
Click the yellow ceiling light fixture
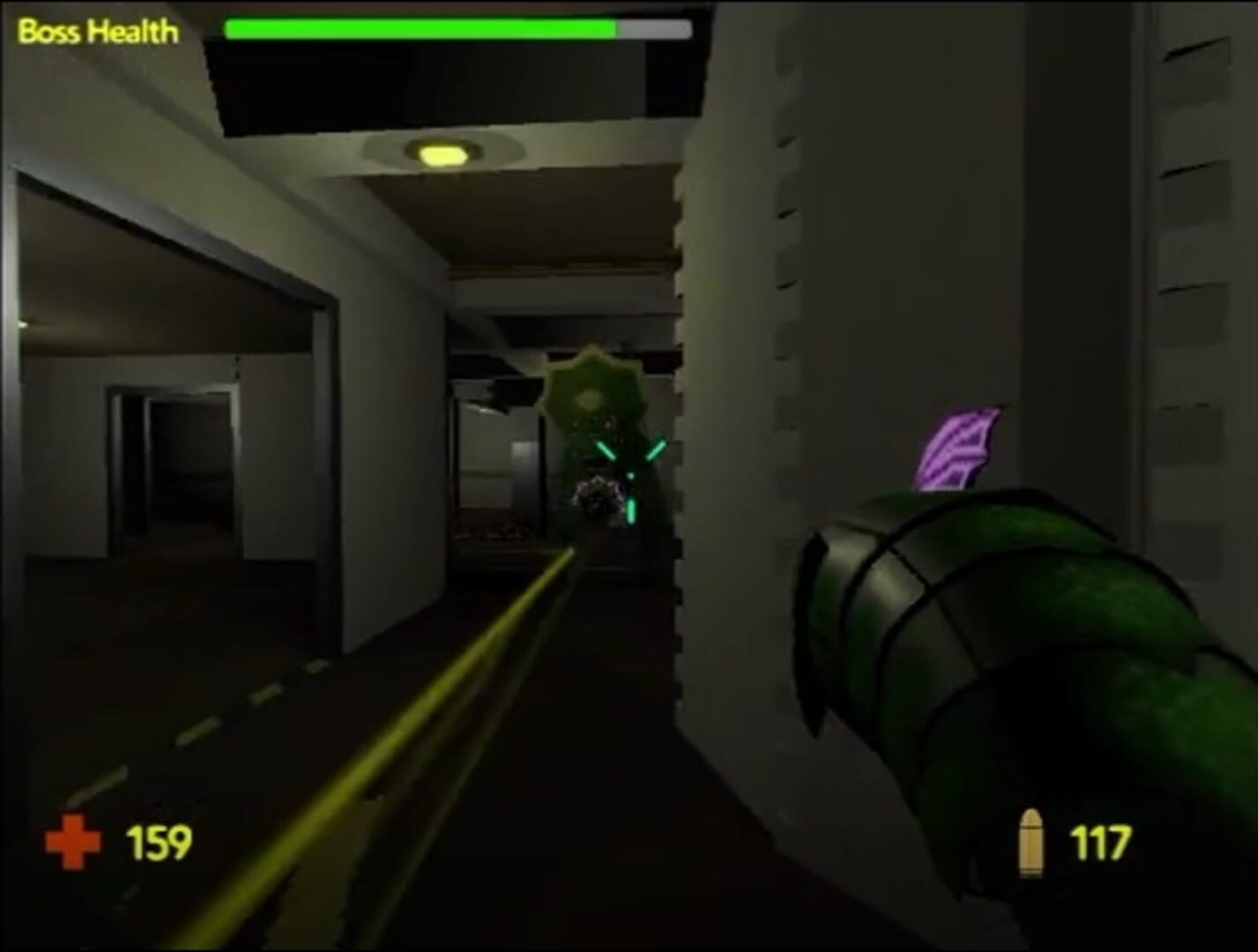443,154
